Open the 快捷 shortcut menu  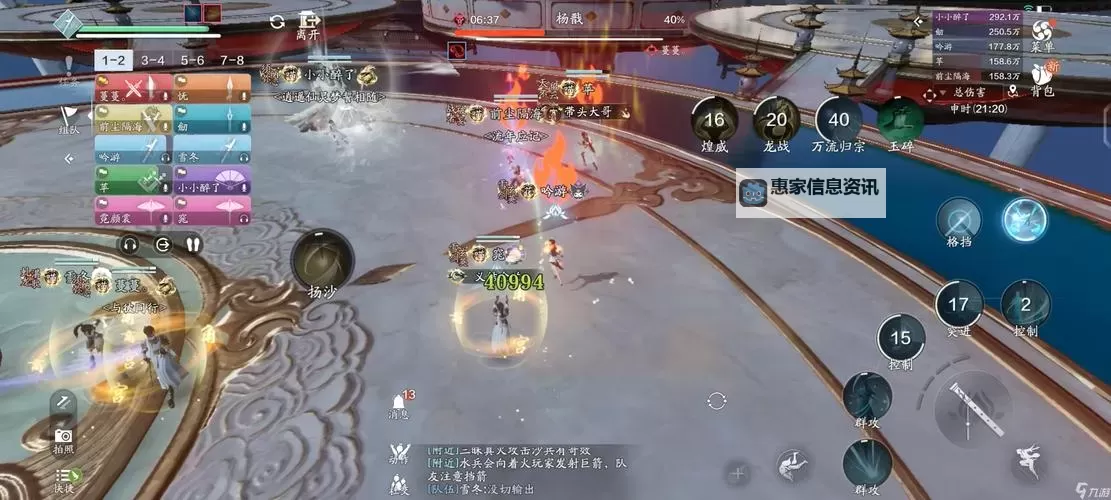coord(65,479)
